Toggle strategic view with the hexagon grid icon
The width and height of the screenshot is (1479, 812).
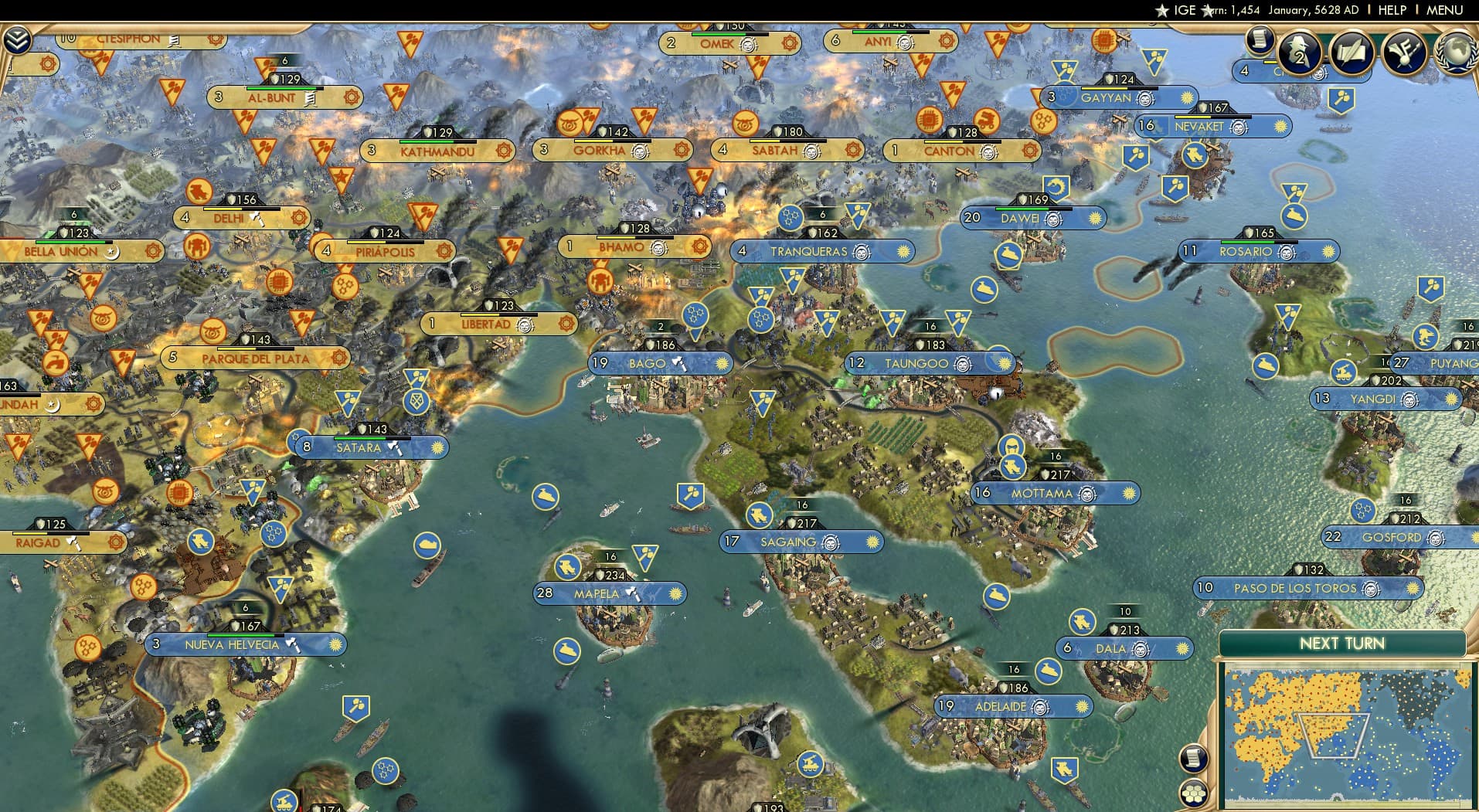[1193, 792]
